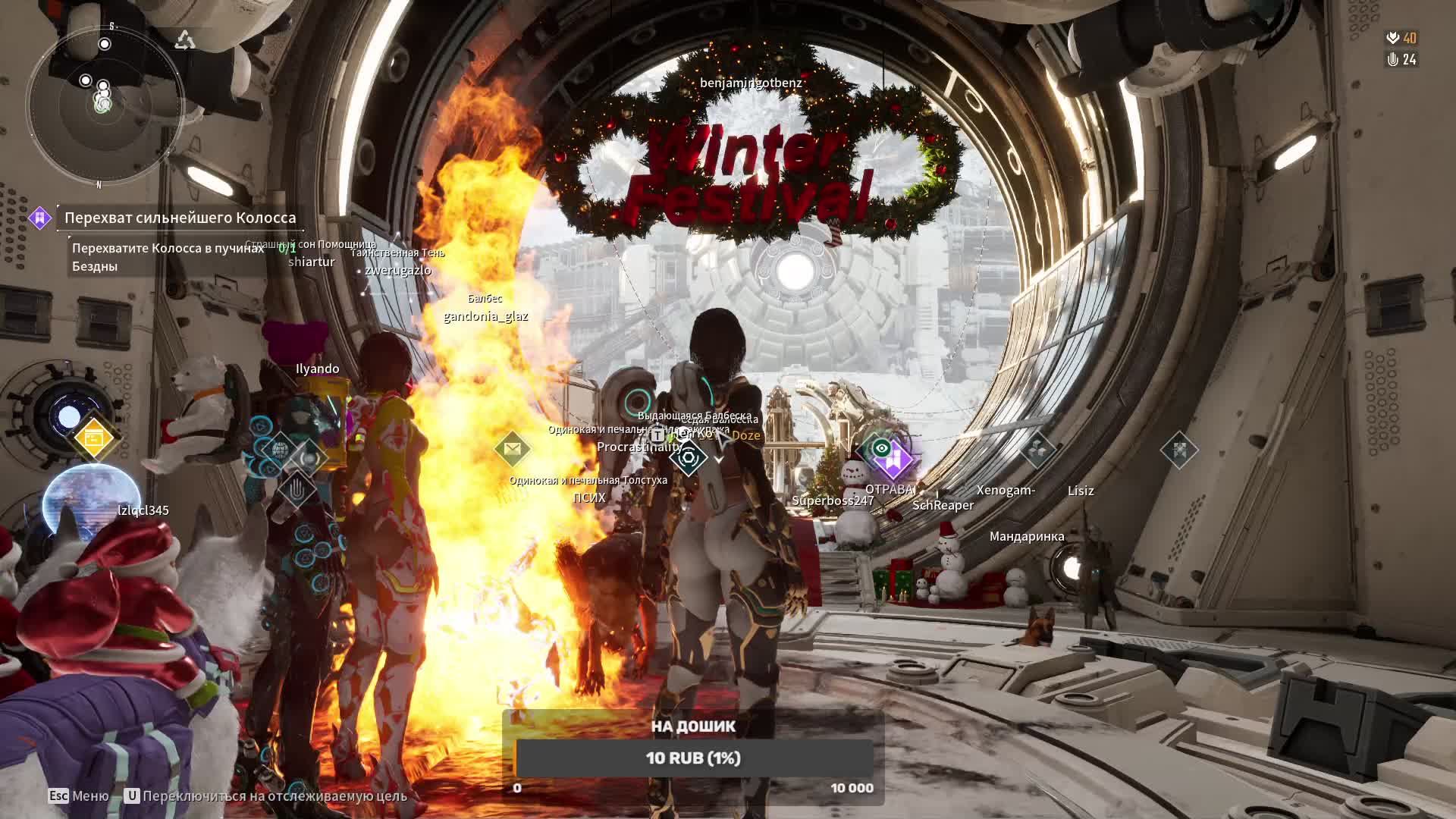This screenshot has width=1456, height=819.
Task: Select the purple tracked quest marker
Action: 896,459
